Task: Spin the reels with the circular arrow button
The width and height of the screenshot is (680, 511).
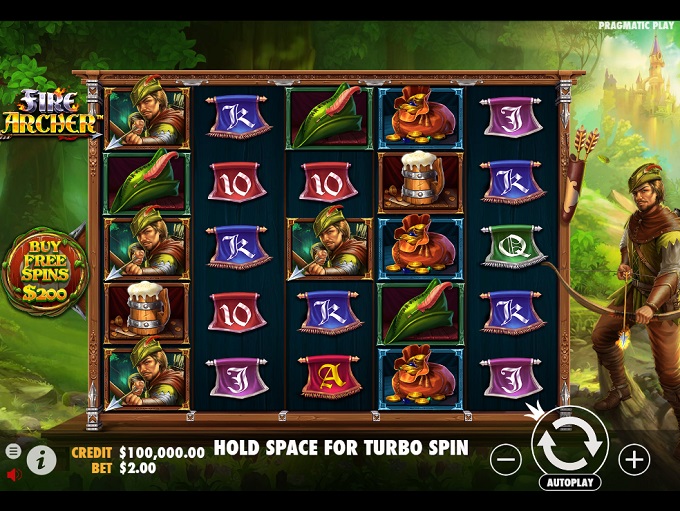Action: (570, 445)
